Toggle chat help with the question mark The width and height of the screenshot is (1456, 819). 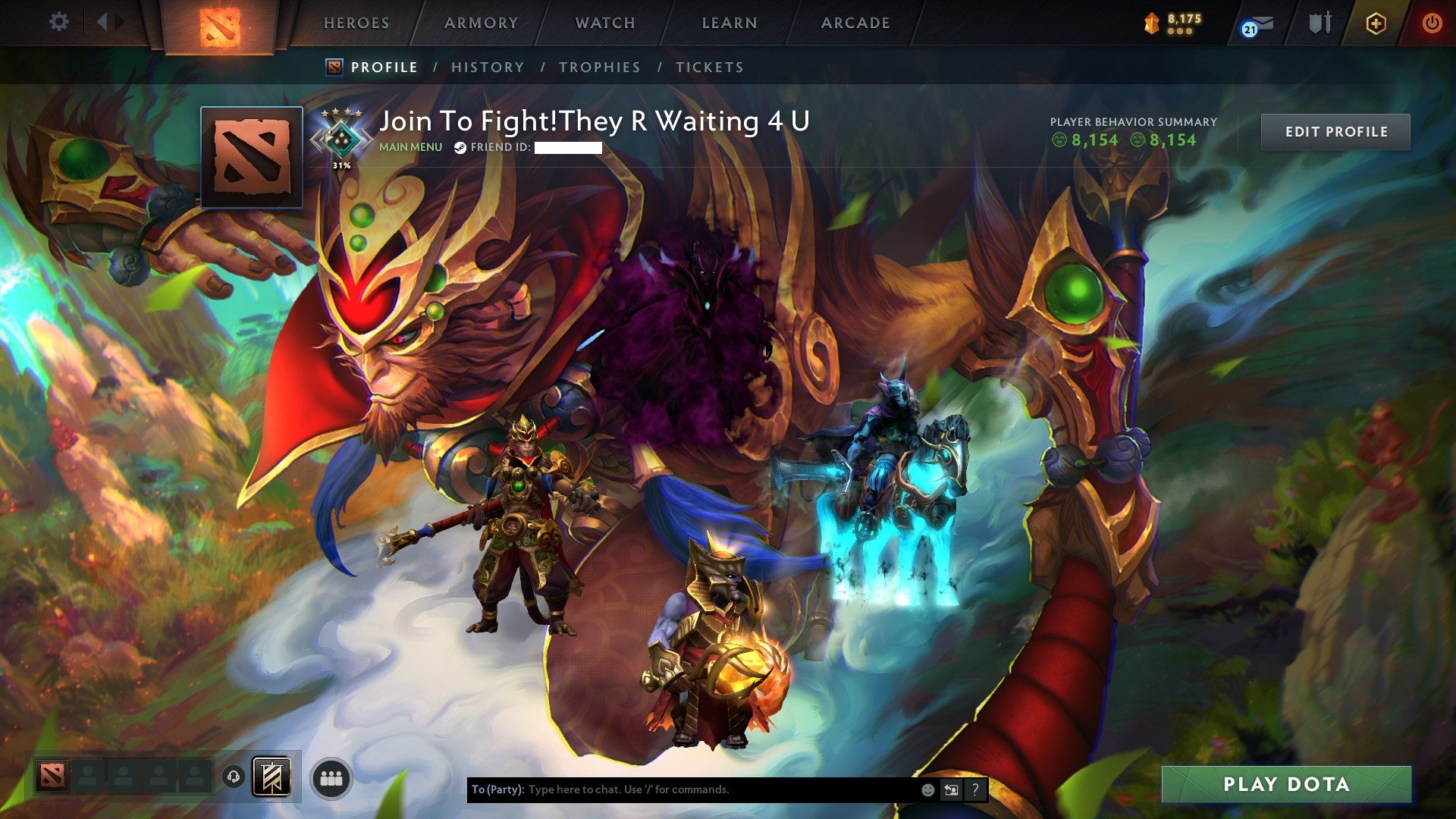(x=974, y=789)
